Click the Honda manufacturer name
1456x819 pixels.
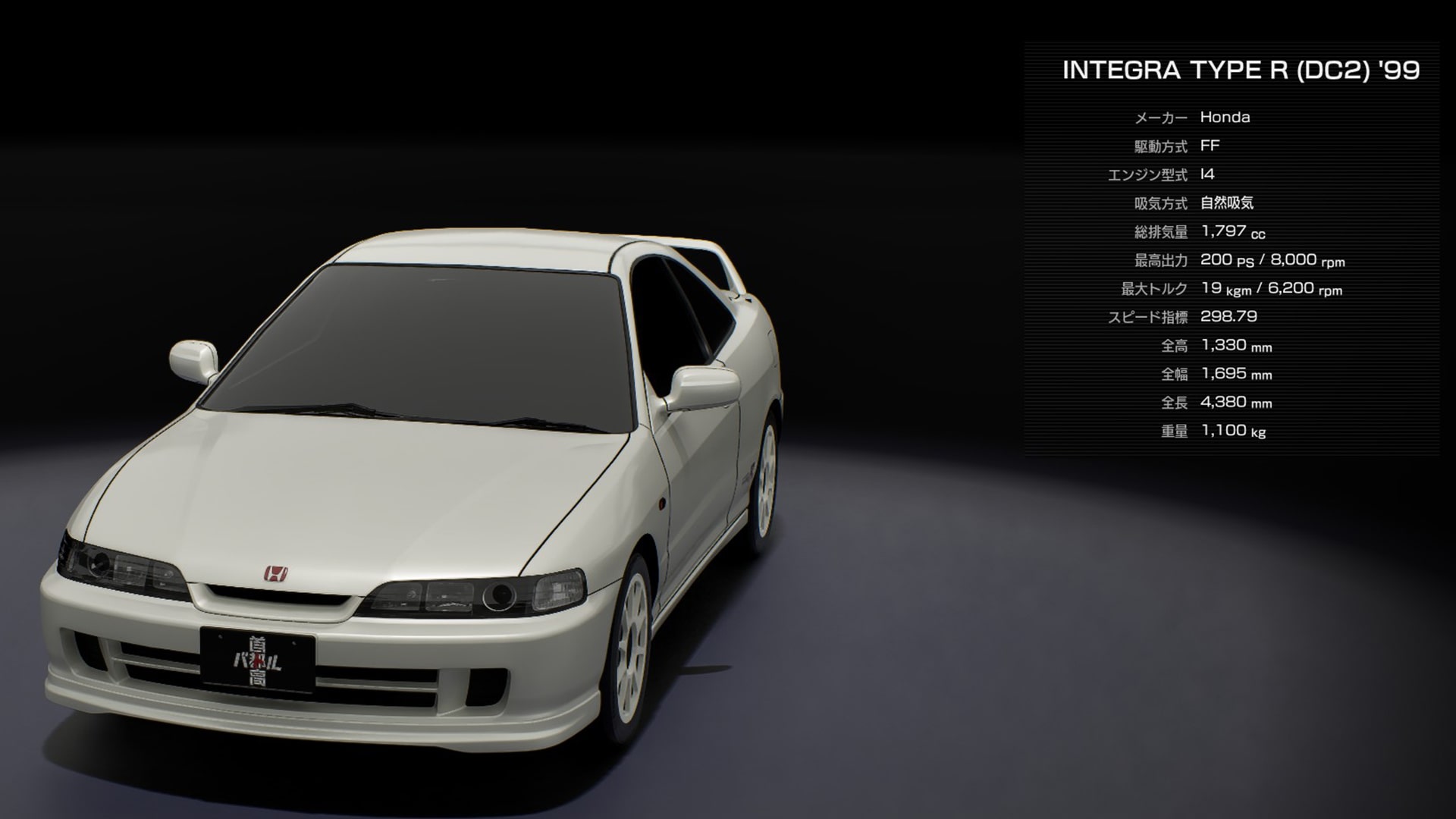click(1226, 118)
